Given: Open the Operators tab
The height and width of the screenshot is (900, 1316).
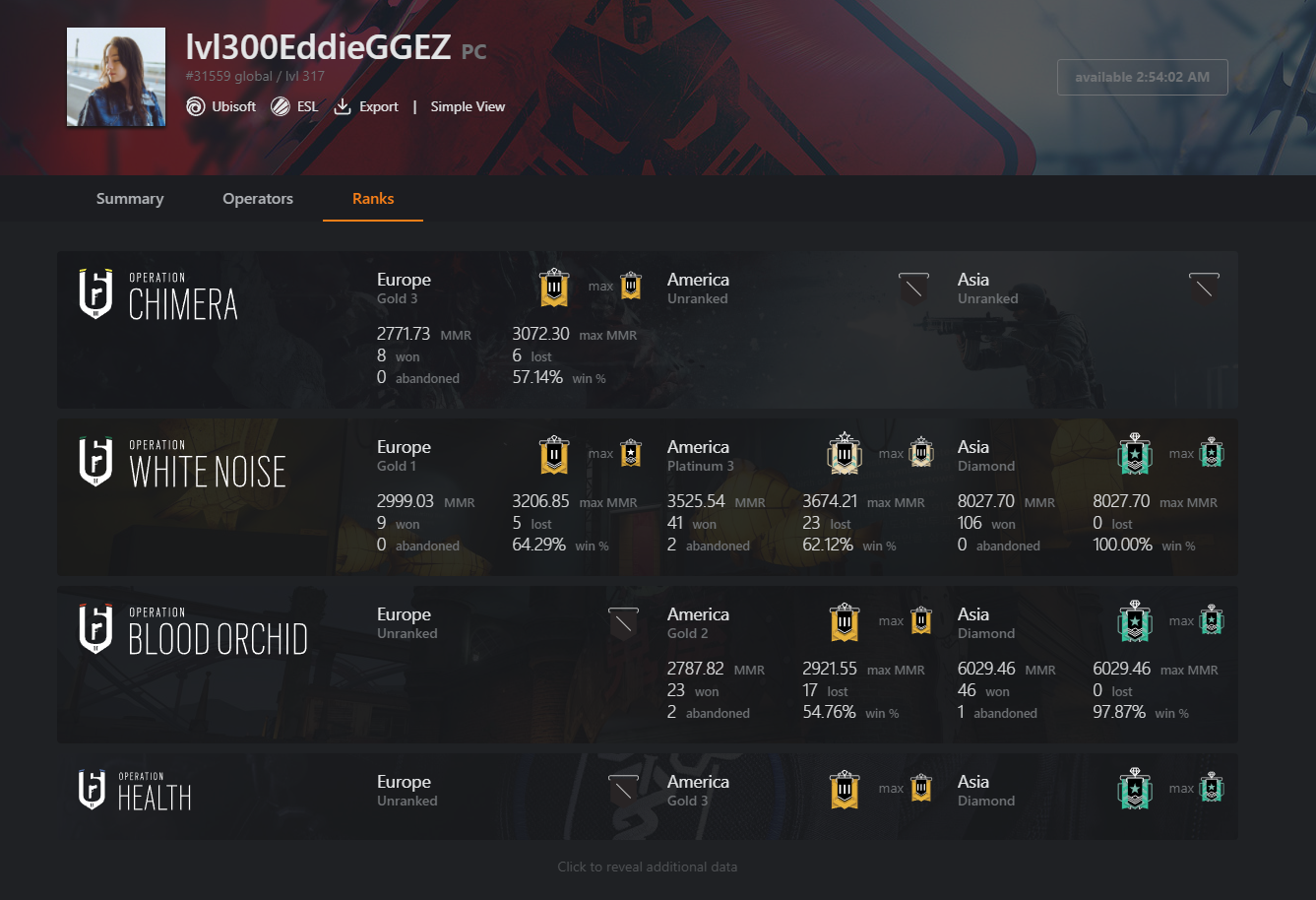Looking at the screenshot, I should (x=257, y=198).
